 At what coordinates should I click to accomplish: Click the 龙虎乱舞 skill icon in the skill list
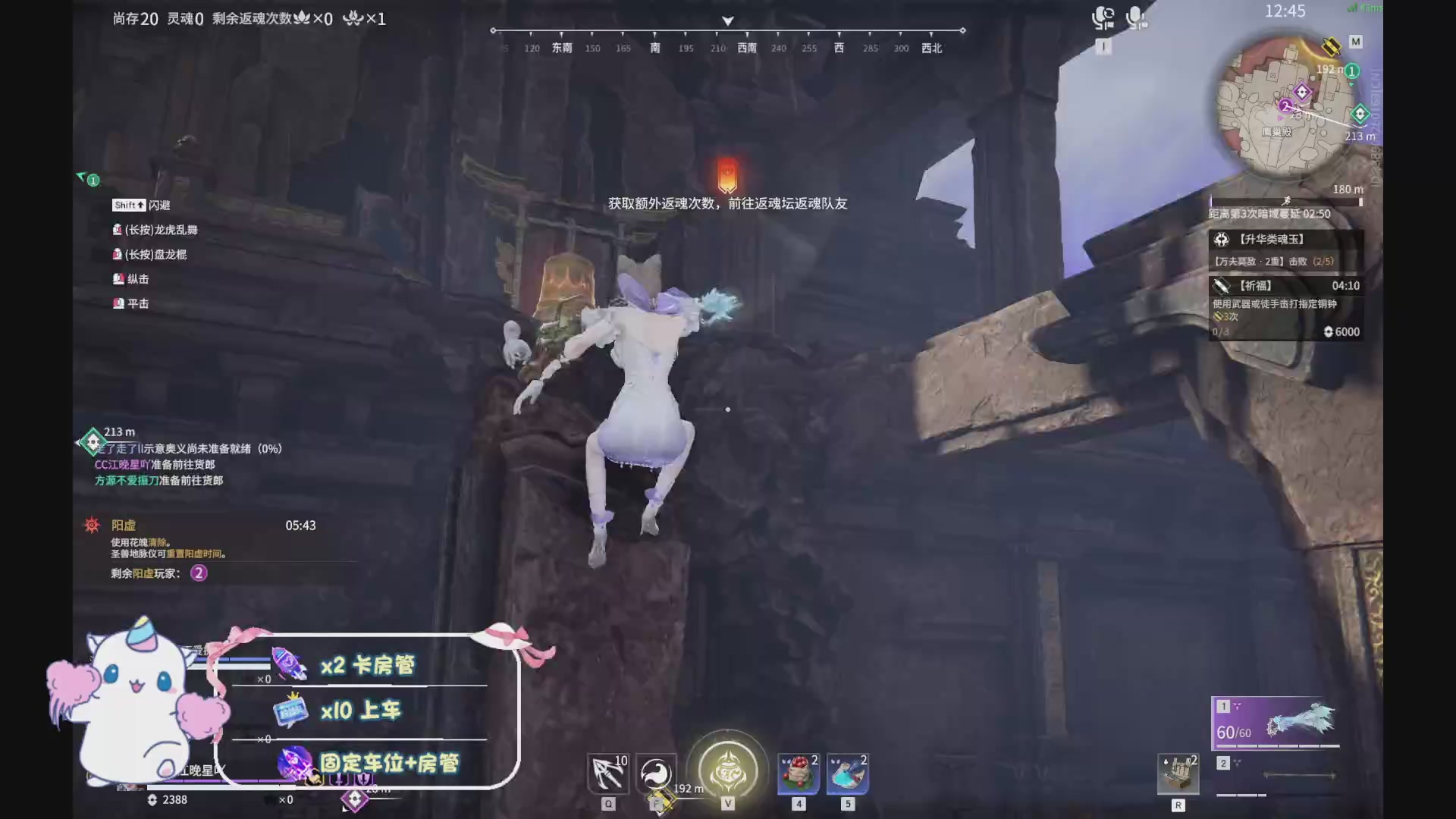point(120,229)
